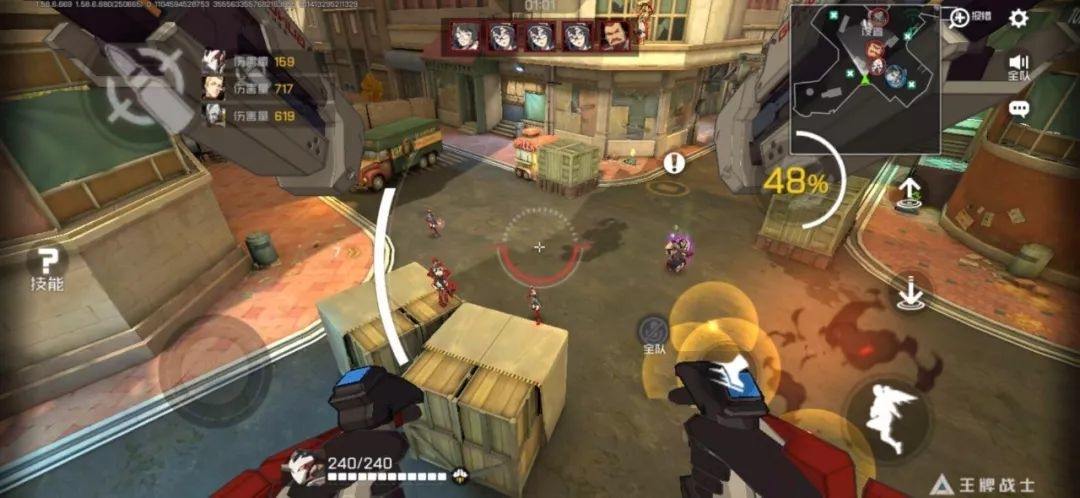This screenshot has width=1080, height=498.
Task: Expand the minimap
Action: tap(864, 78)
